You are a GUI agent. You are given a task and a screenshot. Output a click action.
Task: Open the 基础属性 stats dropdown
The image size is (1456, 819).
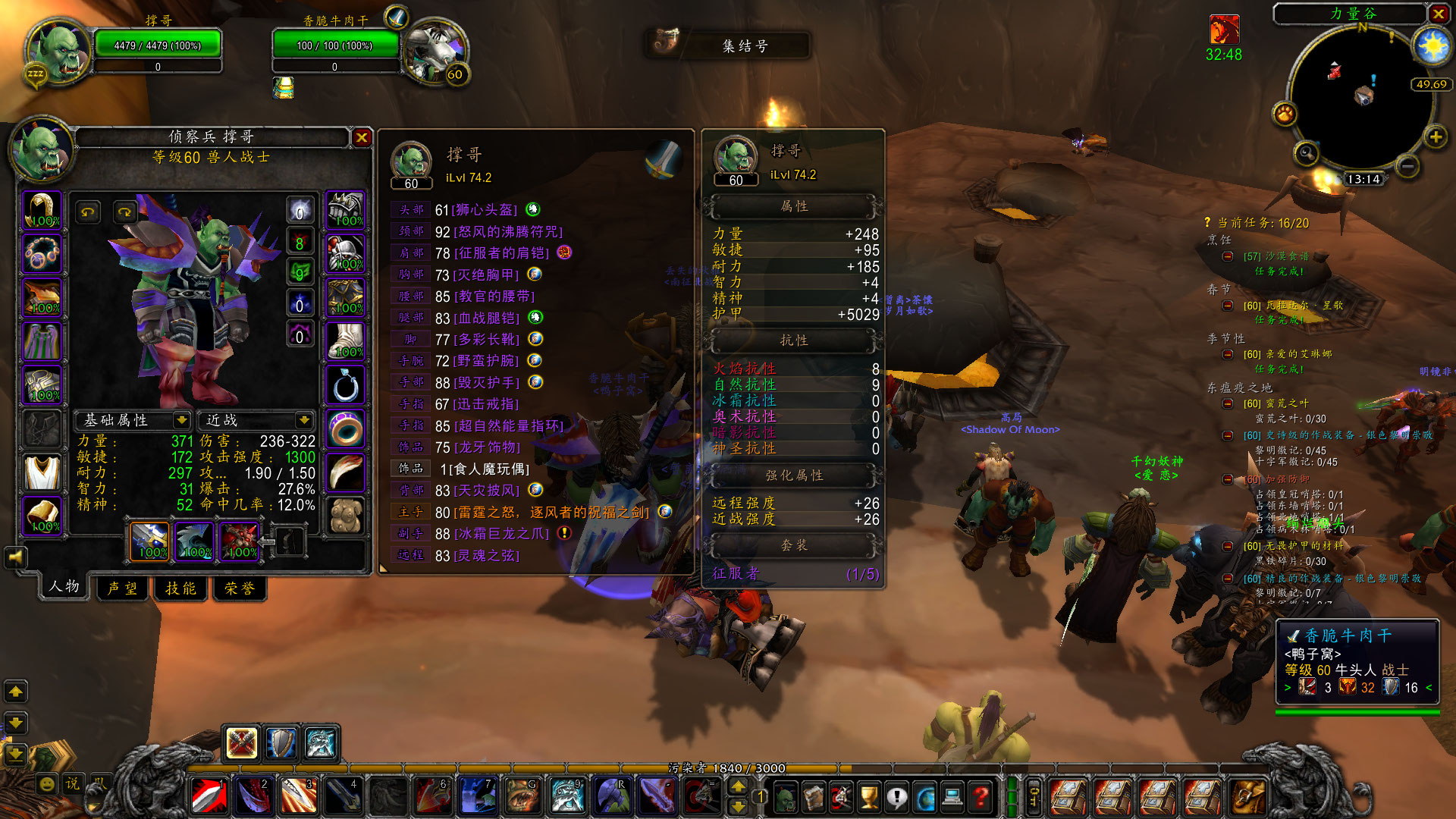tap(181, 420)
